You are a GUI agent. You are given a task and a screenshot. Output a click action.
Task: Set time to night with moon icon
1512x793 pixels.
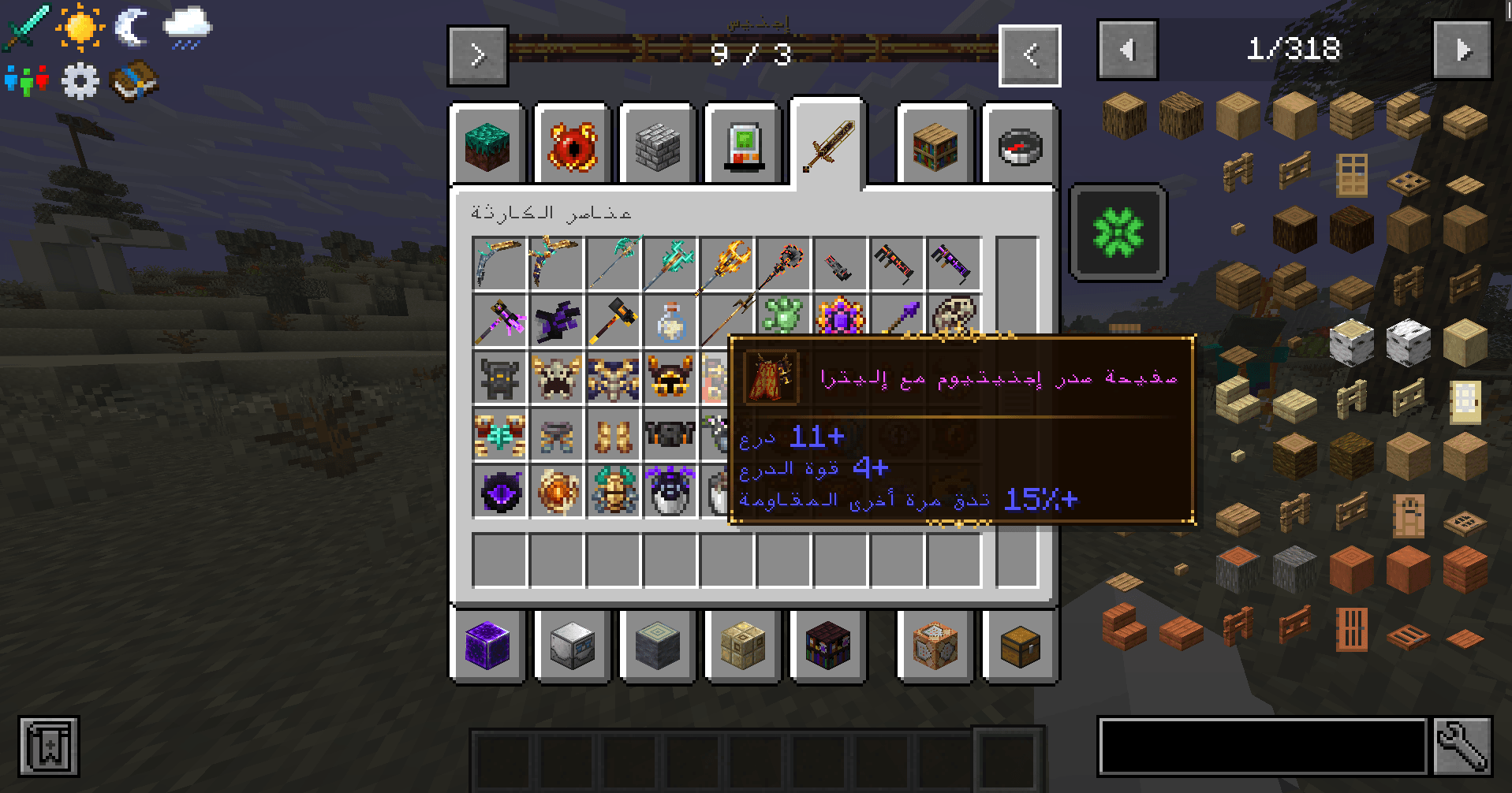tap(133, 27)
